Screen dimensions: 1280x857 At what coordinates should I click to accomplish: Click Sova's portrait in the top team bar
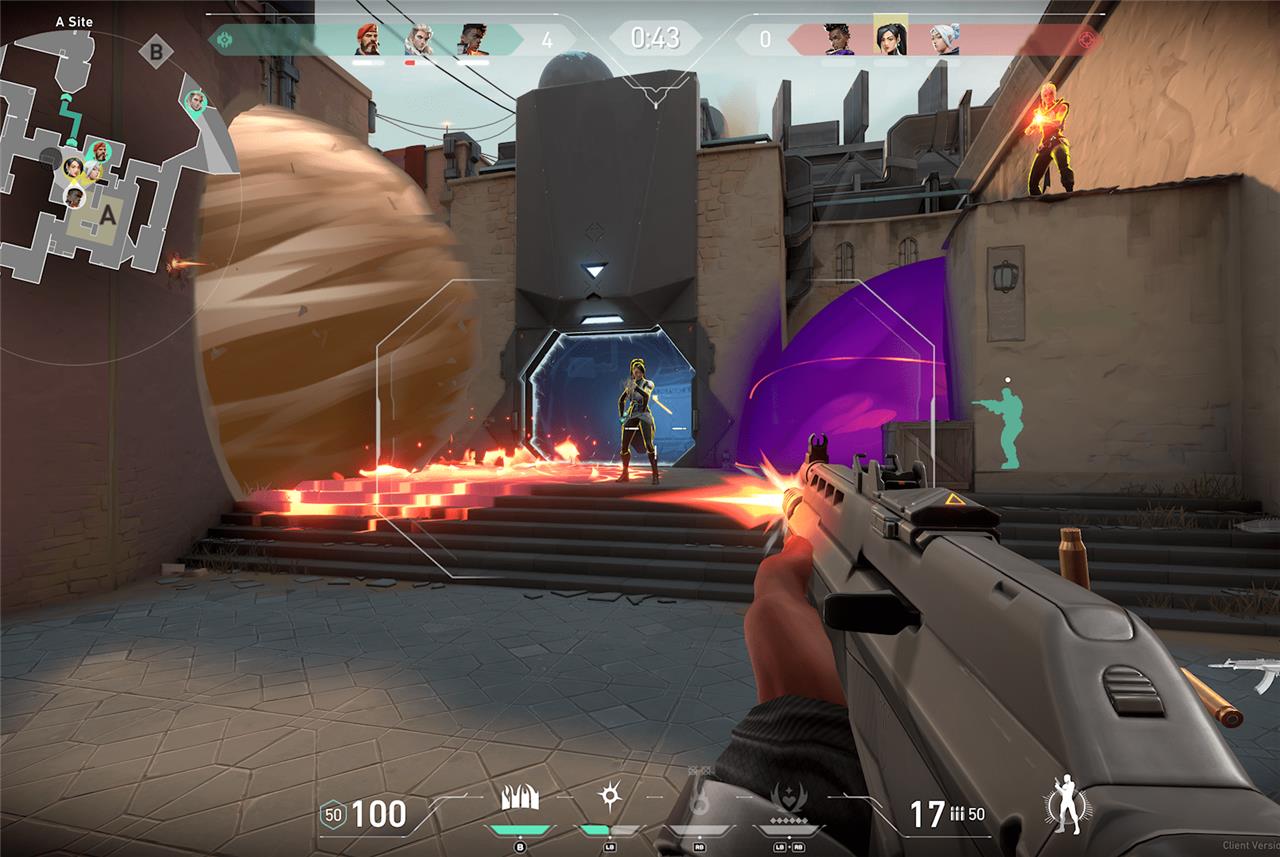pyautogui.click(x=420, y=39)
